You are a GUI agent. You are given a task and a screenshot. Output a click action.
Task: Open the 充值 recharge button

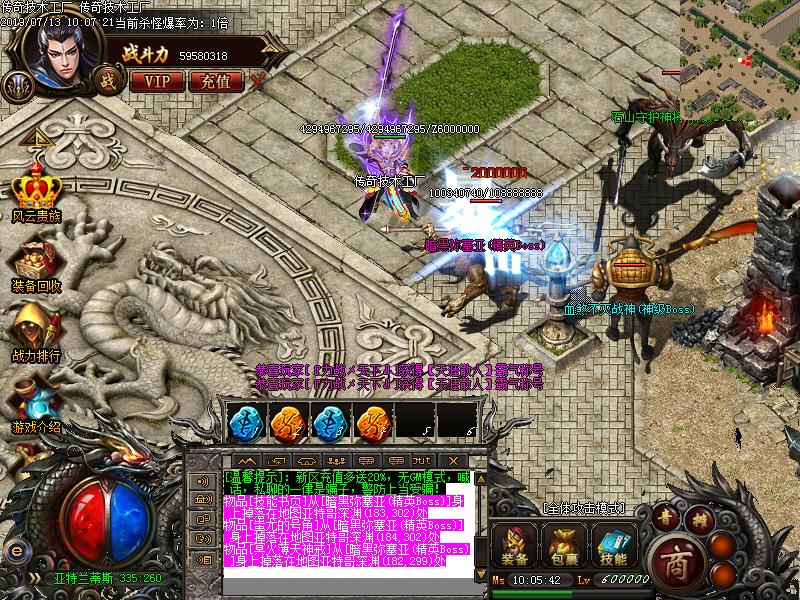click(215, 80)
